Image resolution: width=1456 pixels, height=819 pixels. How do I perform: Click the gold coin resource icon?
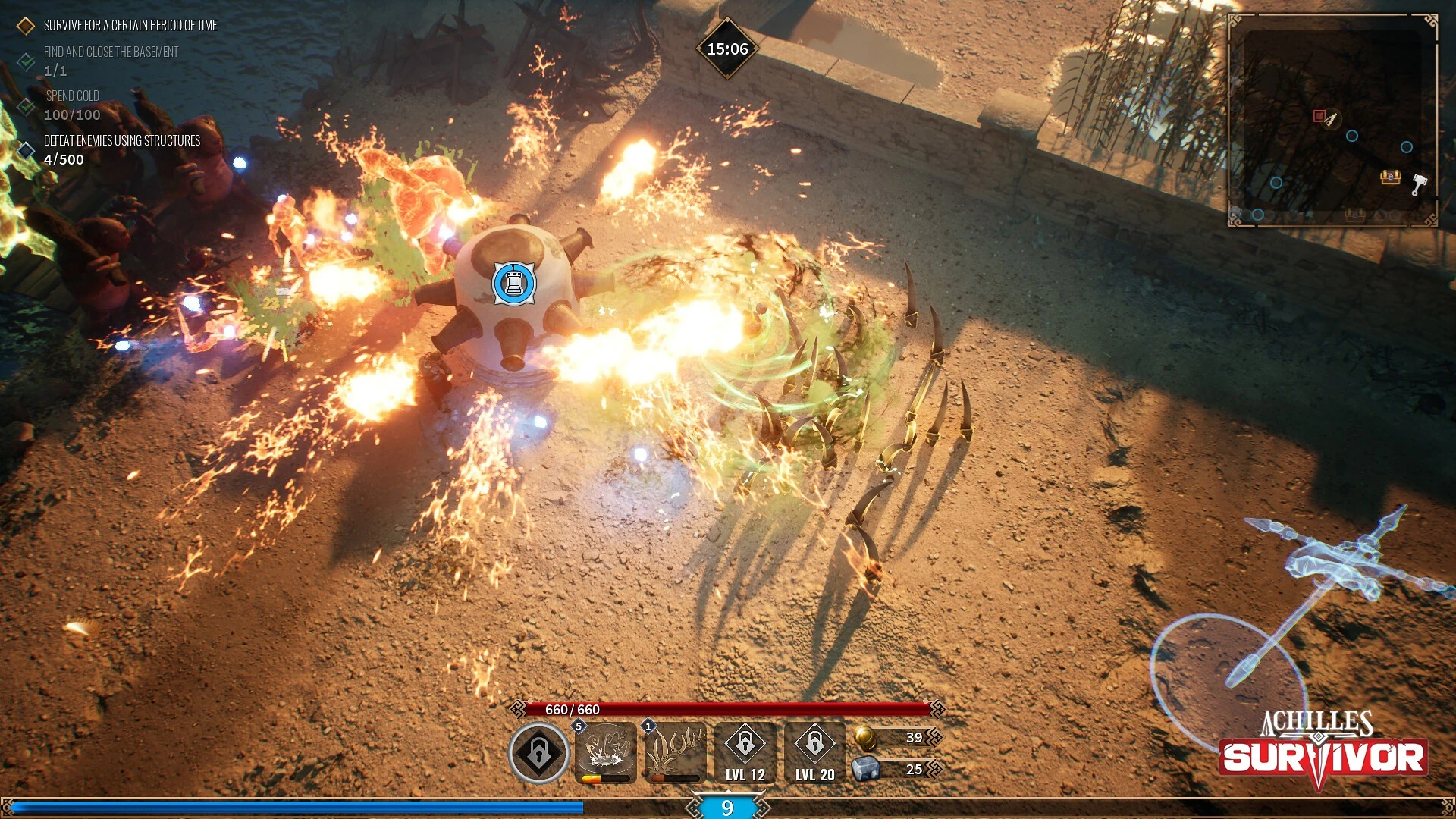865,737
